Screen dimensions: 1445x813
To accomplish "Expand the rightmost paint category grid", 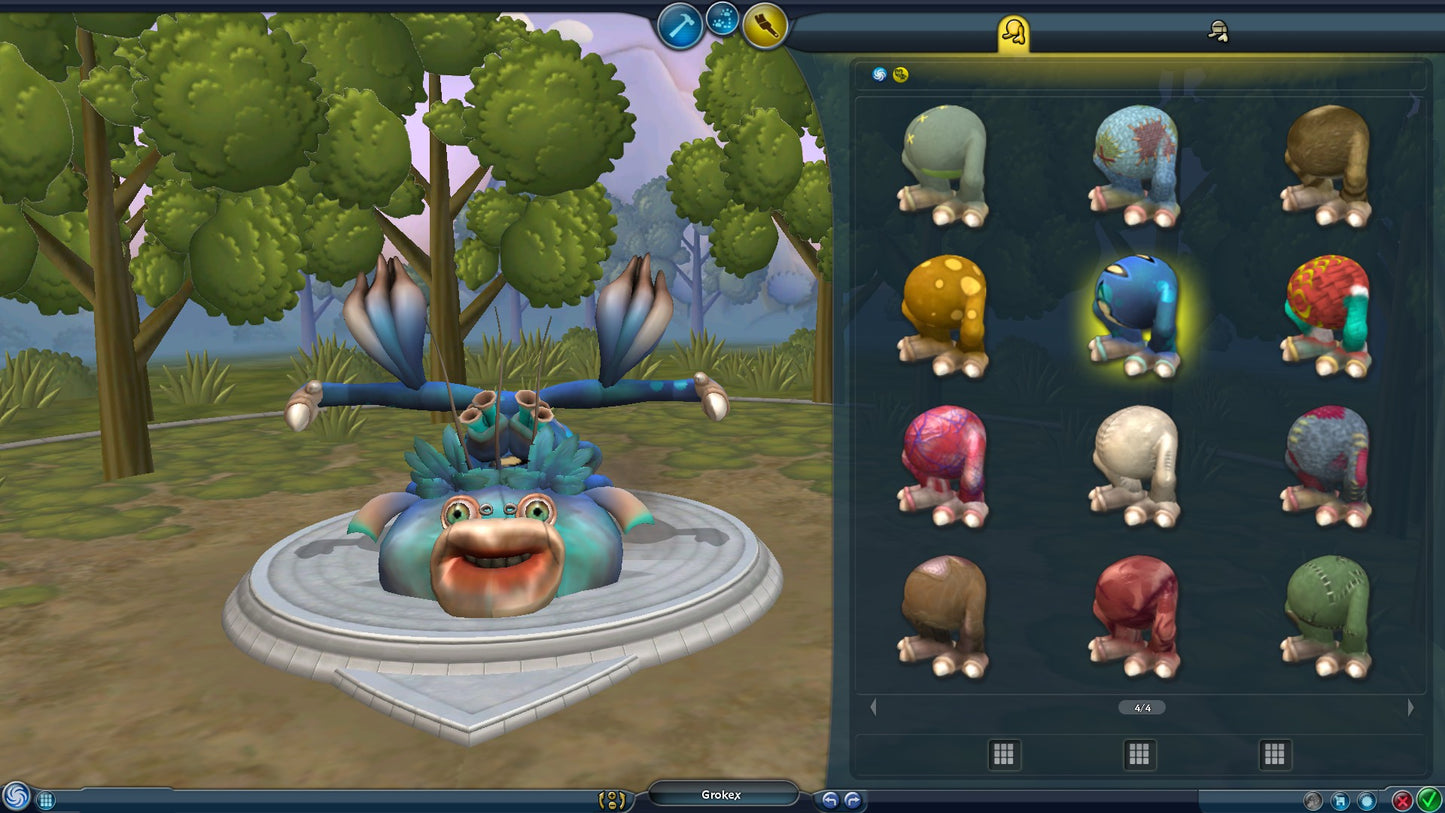I will pyautogui.click(x=1275, y=755).
